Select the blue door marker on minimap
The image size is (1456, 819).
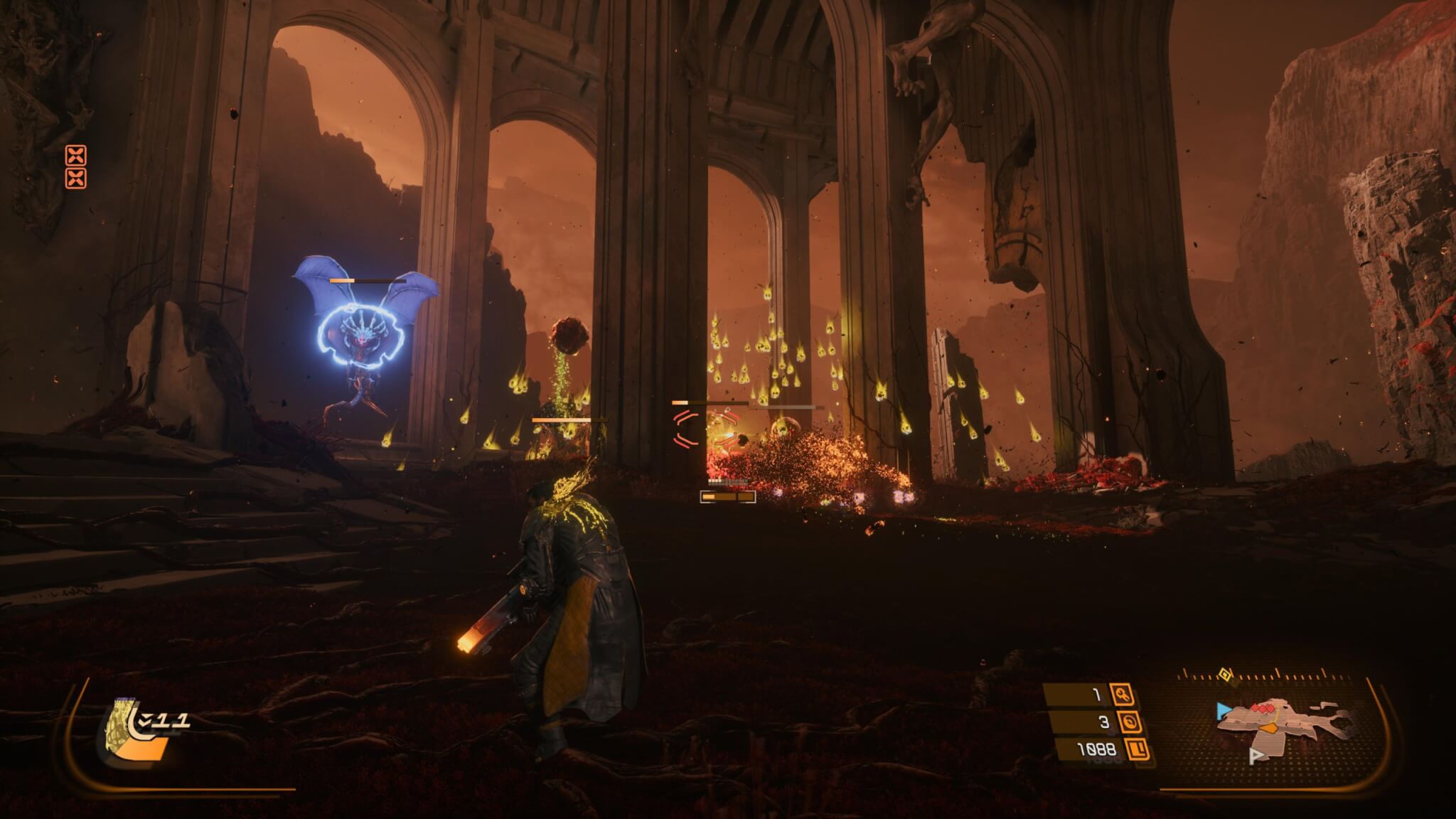point(1223,709)
